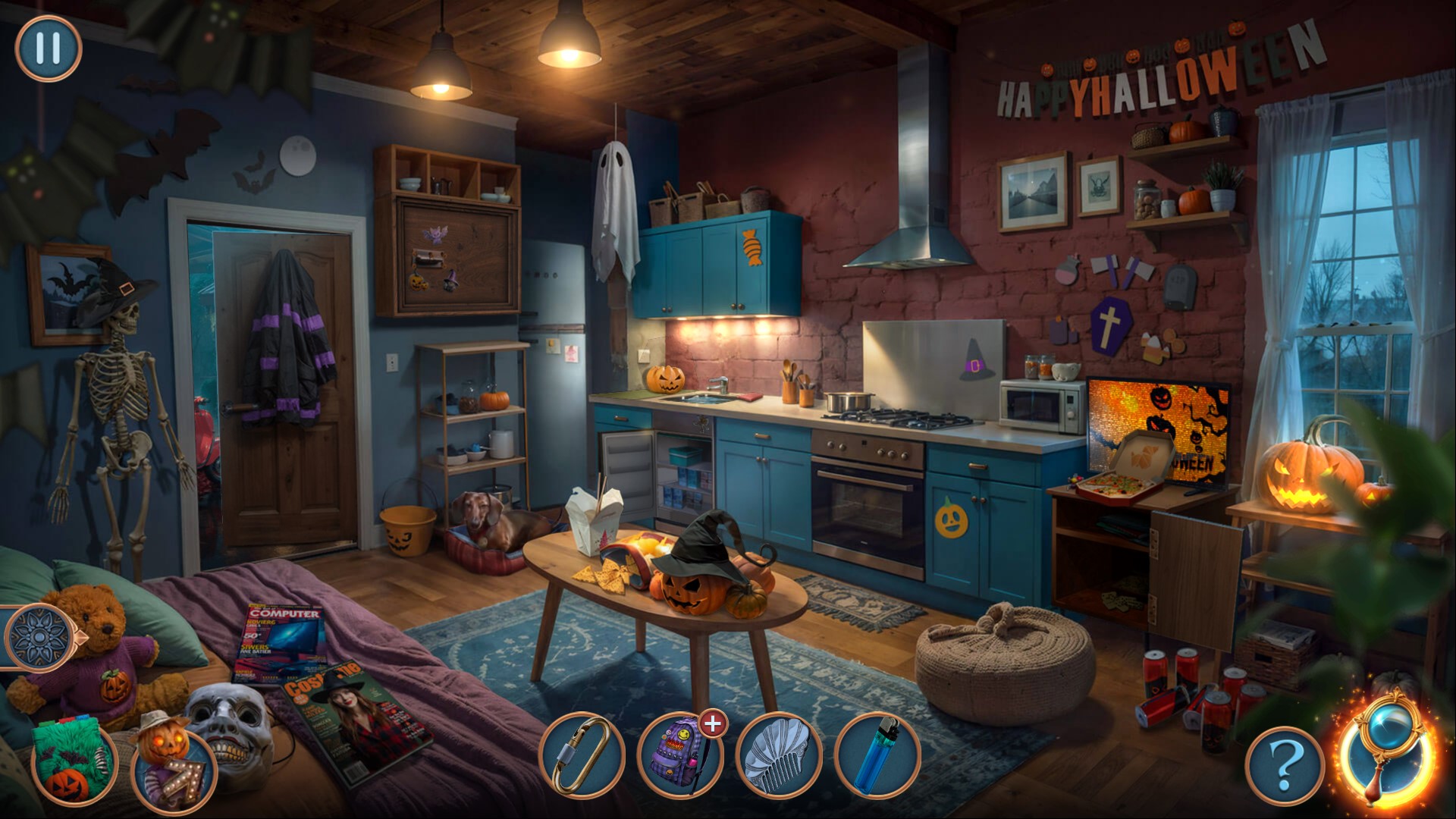This screenshot has height=819, width=1456.
Task: Open the ornate flower medallion panel
Action: point(39,638)
